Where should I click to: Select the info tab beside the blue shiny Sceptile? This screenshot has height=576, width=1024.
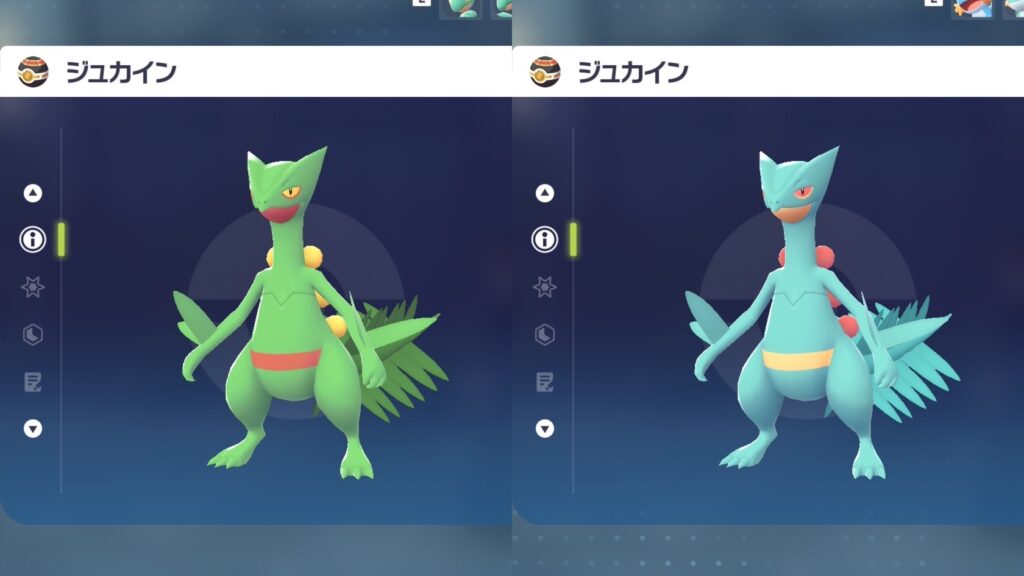pyautogui.click(x=545, y=240)
